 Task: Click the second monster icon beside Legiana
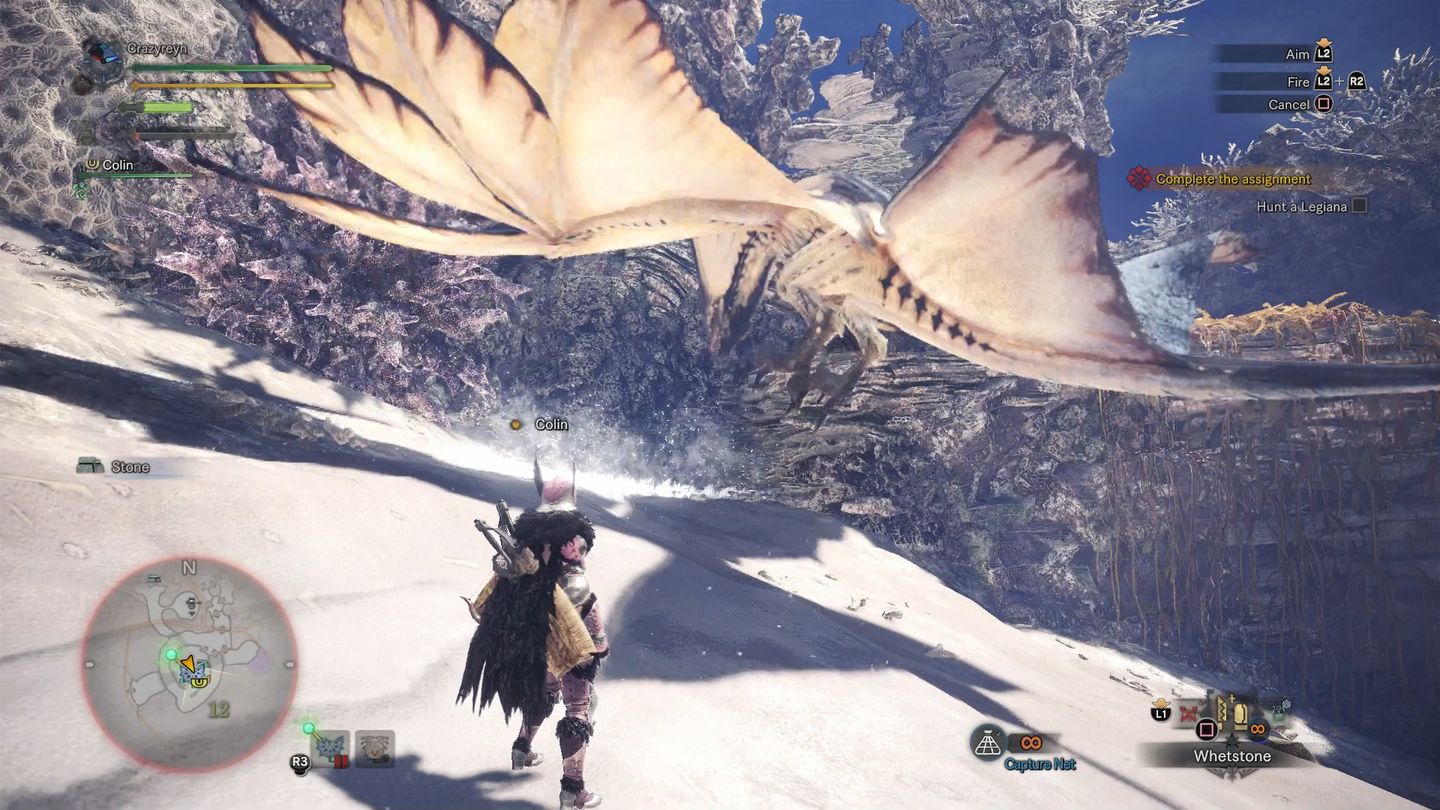375,748
